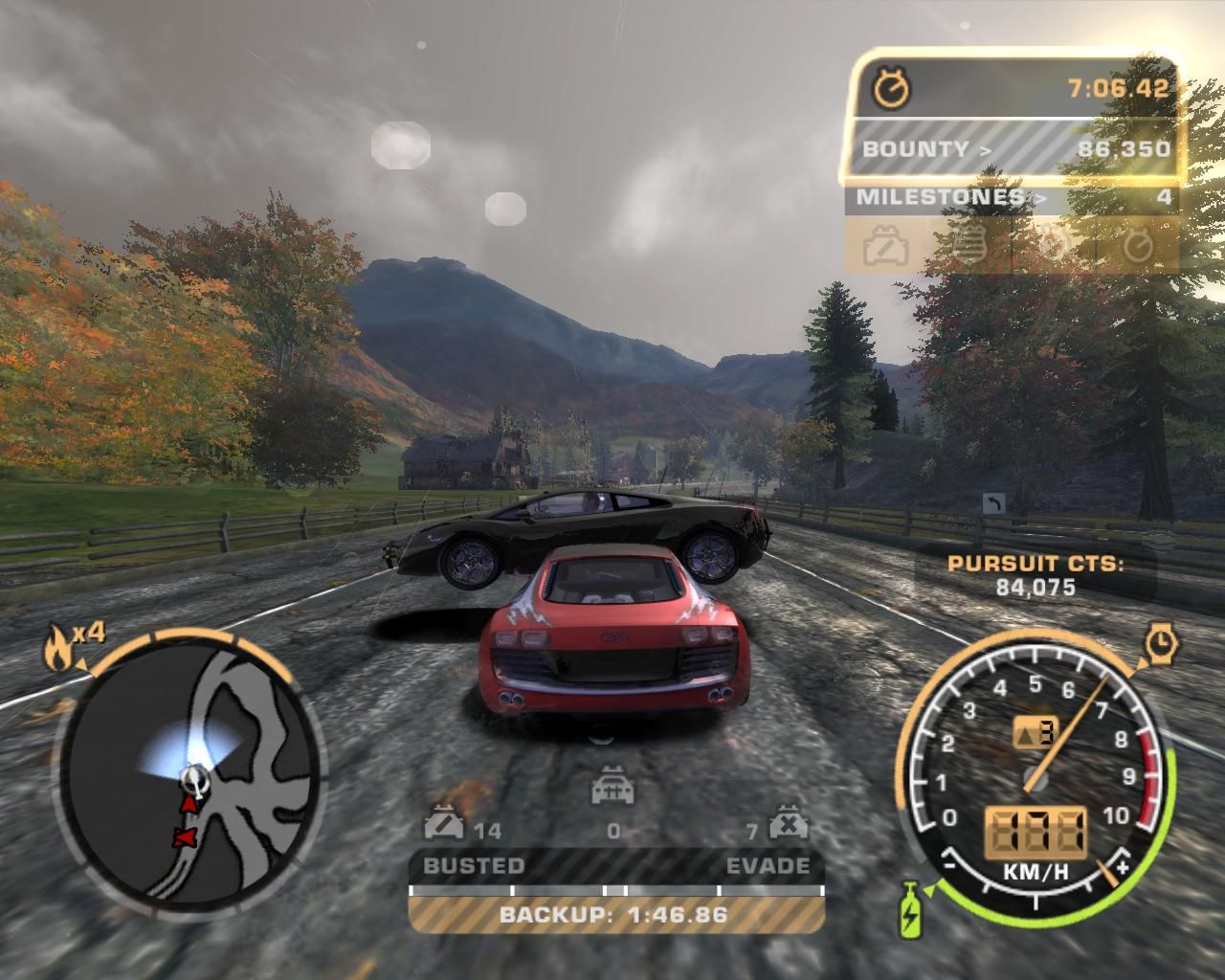
Task: Click the turn arrow sign icon
Action: coord(992,503)
